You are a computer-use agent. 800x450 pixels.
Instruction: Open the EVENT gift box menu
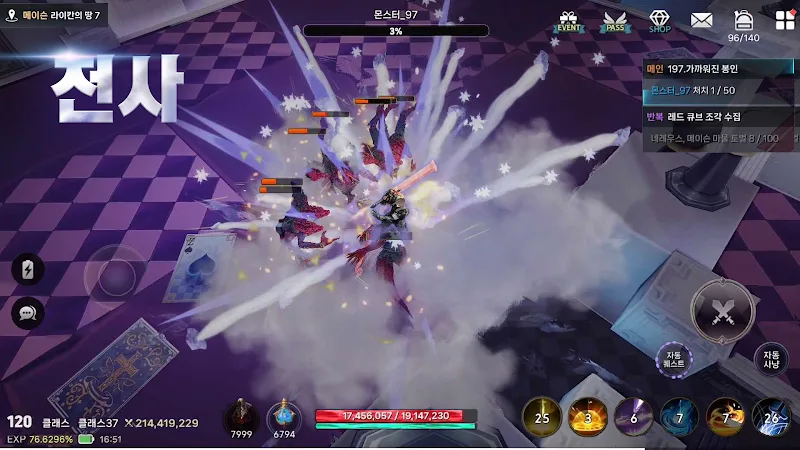click(569, 21)
